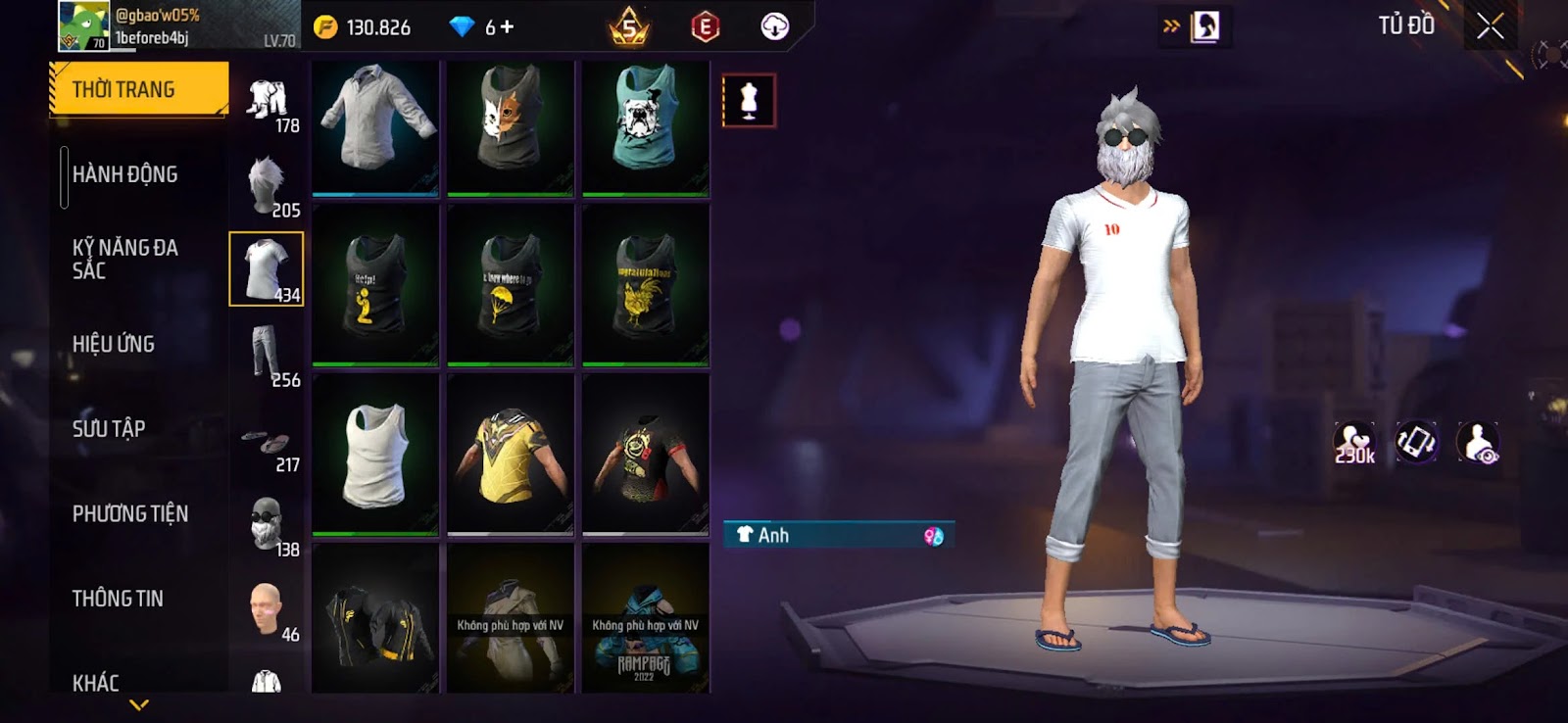The image size is (1568, 723).
Task: Switch to Hành Động tab
Action: (x=125, y=174)
